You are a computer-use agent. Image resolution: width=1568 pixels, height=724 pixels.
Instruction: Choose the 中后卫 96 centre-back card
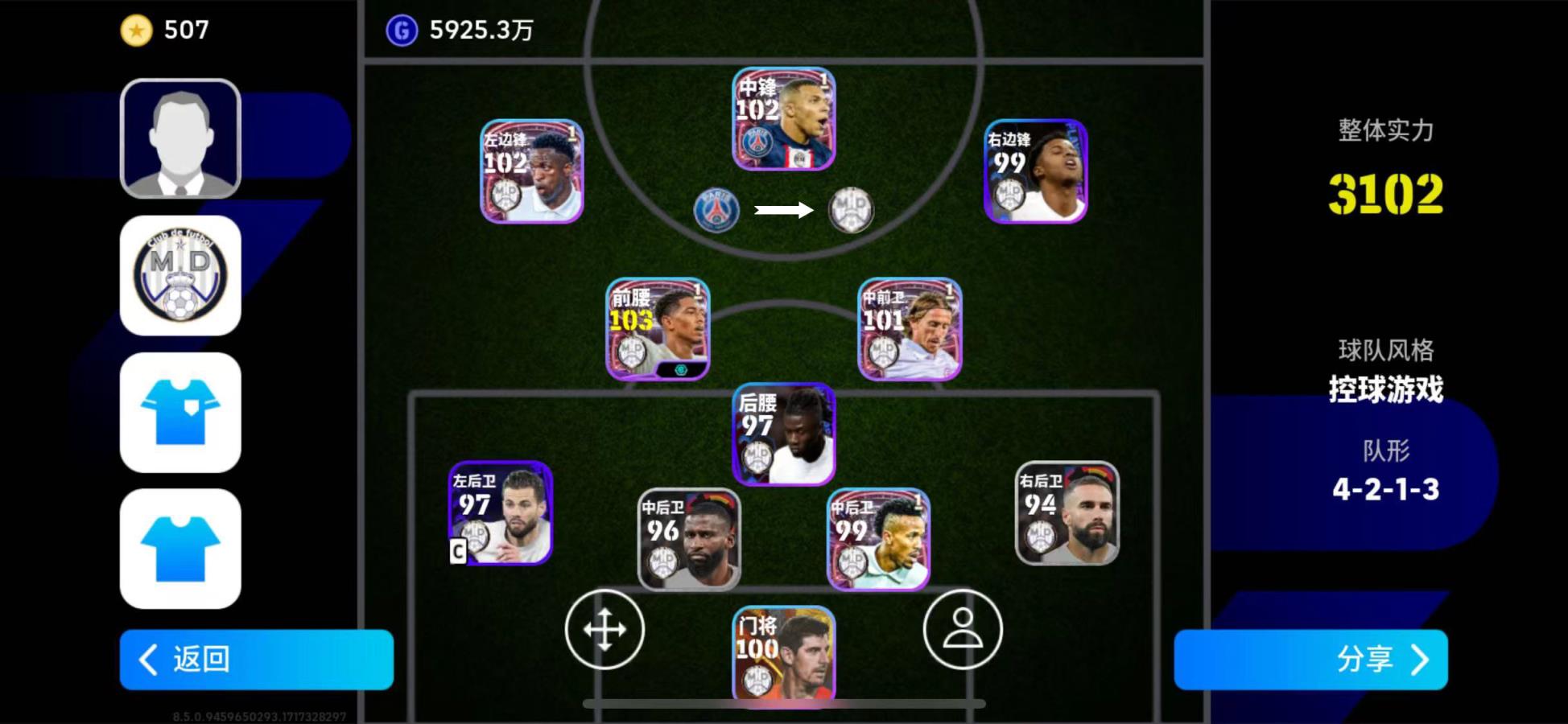pyautogui.click(x=689, y=540)
